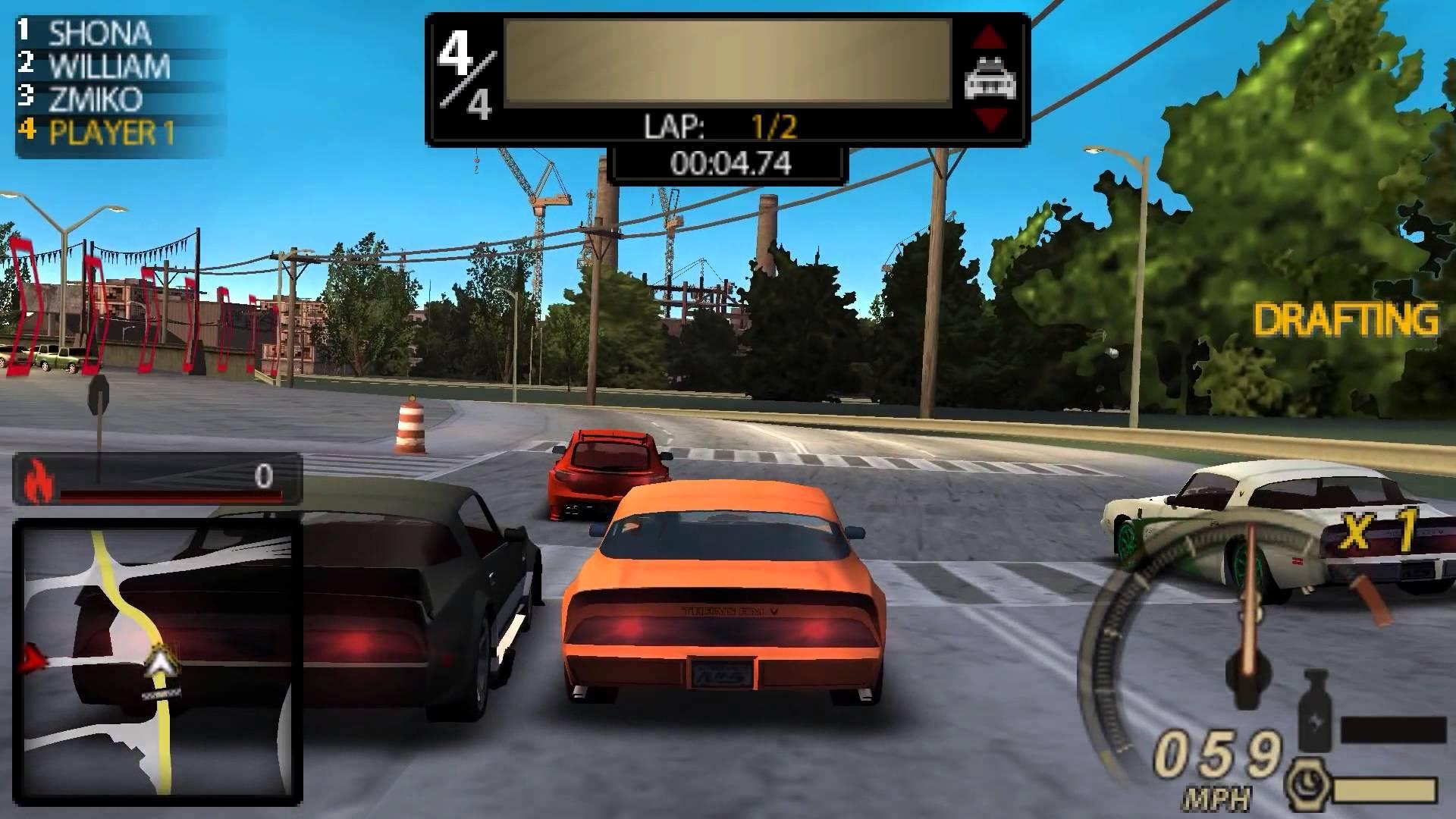Click the track minimap

point(158,661)
